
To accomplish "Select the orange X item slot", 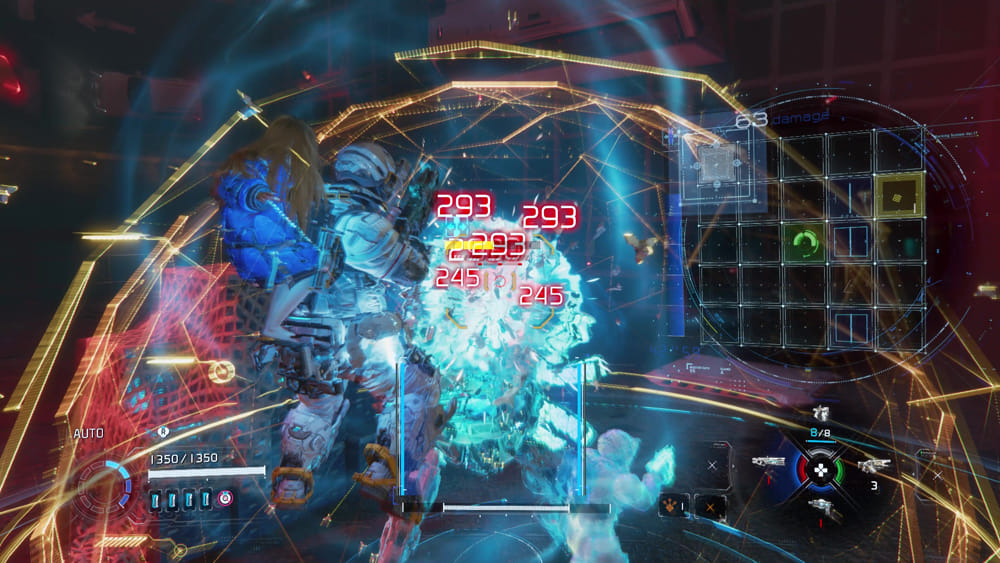I will tap(711, 507).
